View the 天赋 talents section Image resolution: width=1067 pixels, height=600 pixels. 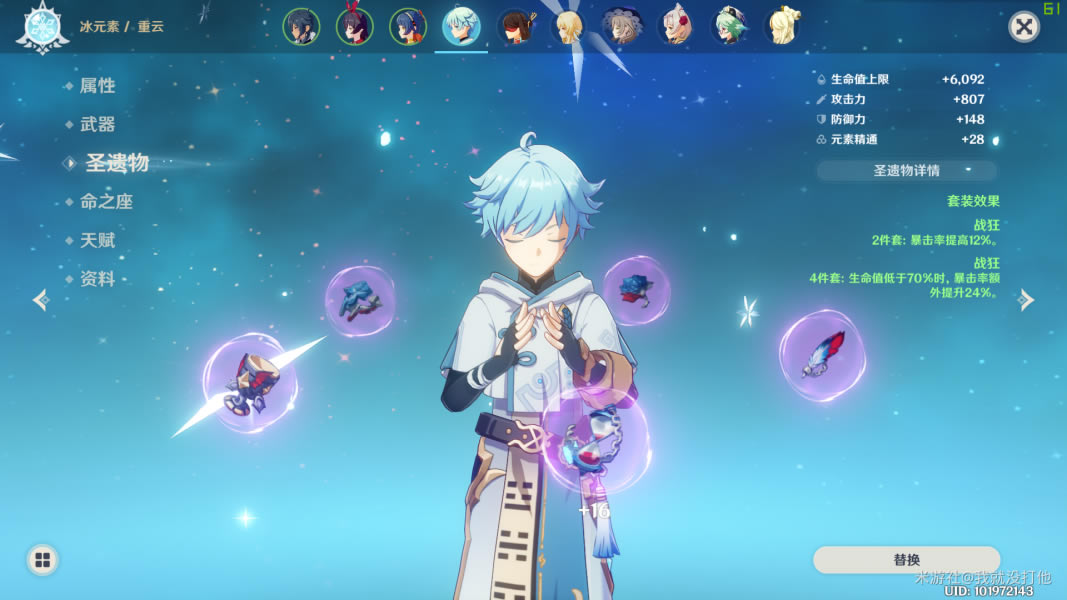[97, 240]
